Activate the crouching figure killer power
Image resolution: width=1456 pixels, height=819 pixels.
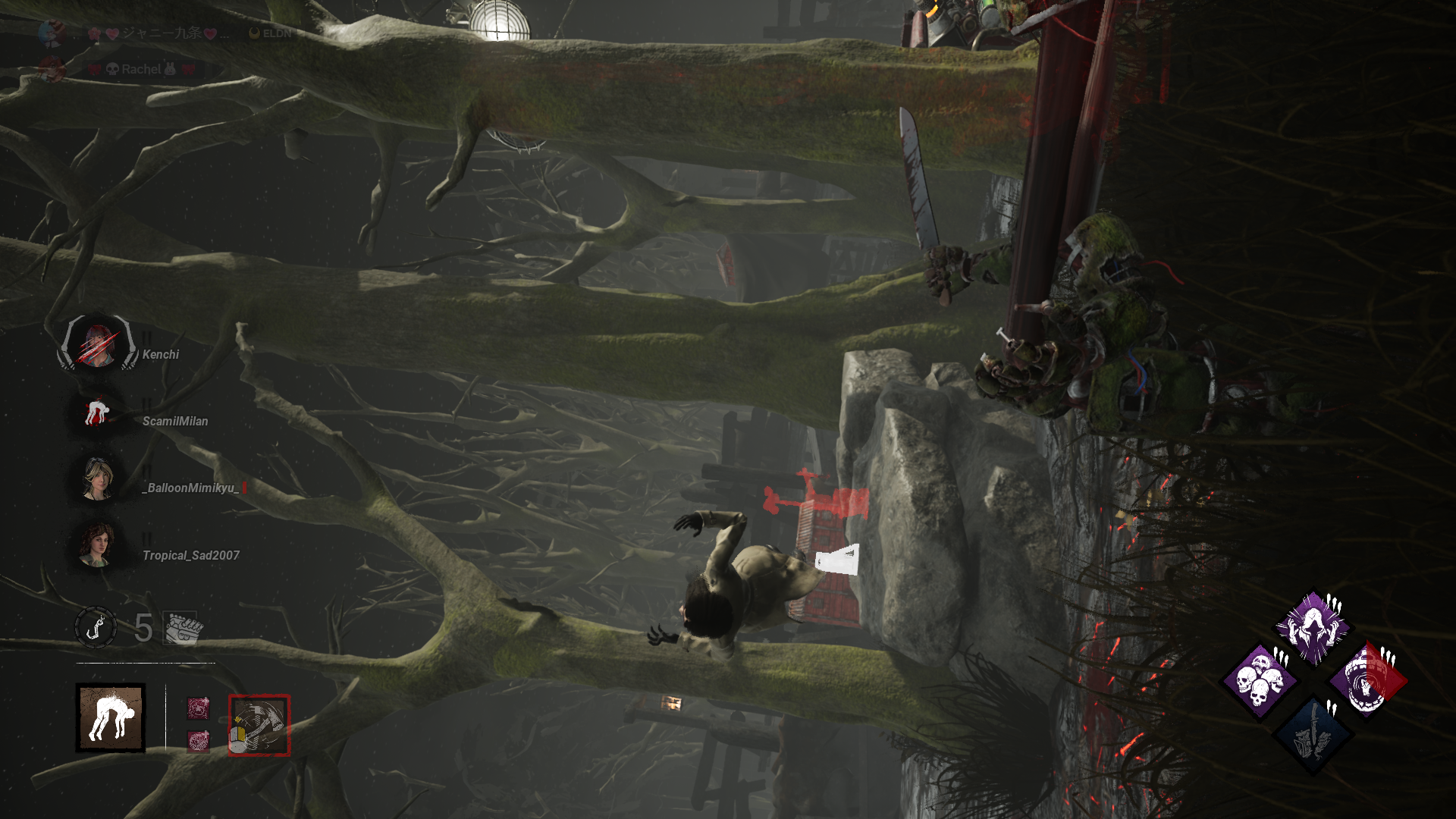pos(111,718)
